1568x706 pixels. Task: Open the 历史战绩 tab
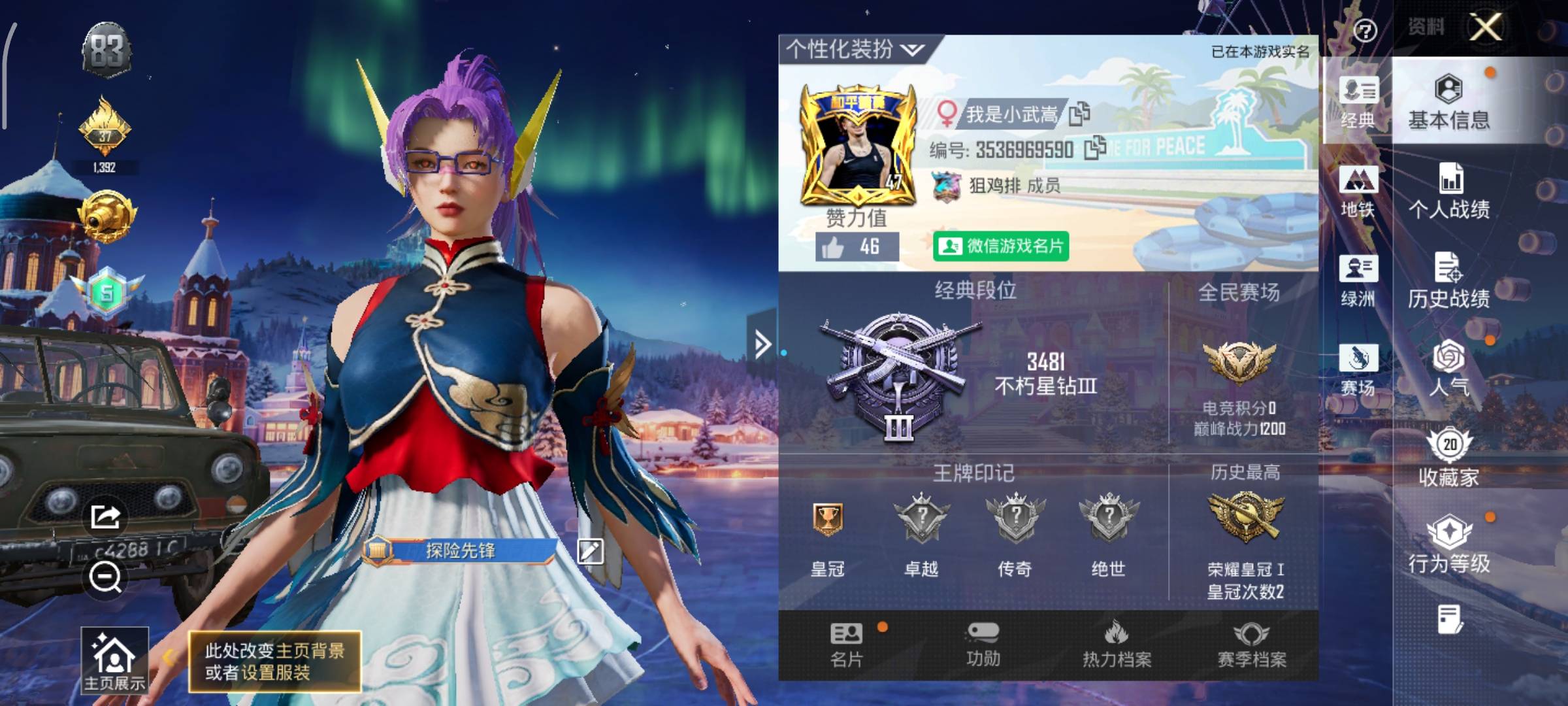pyautogui.click(x=1449, y=281)
